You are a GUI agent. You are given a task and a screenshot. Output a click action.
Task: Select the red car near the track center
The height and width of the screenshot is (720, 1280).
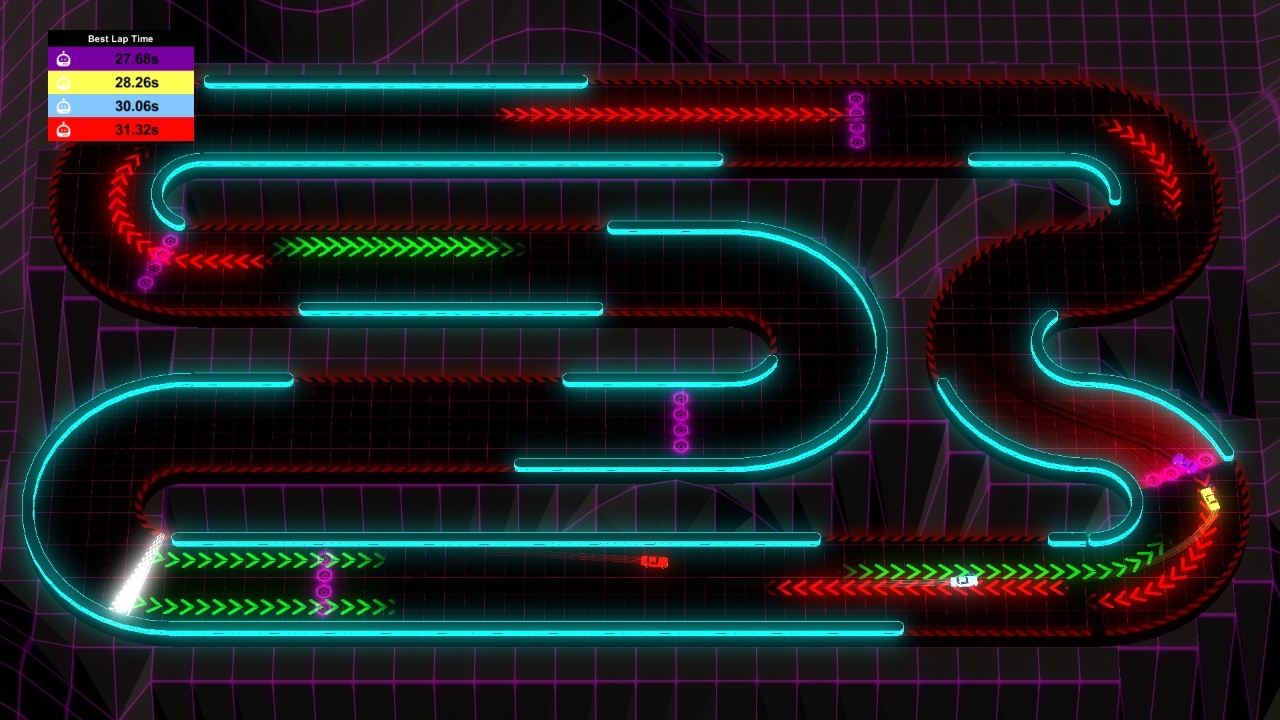pyautogui.click(x=653, y=561)
